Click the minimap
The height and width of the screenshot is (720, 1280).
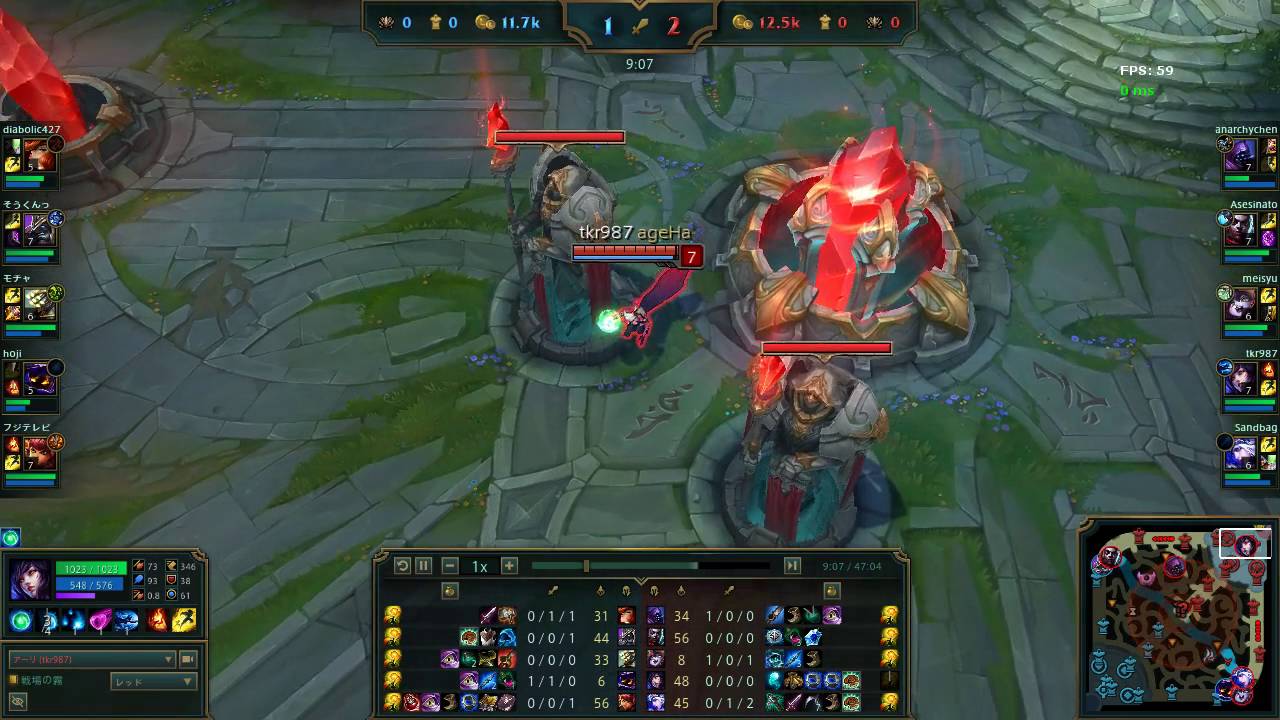[1175, 618]
